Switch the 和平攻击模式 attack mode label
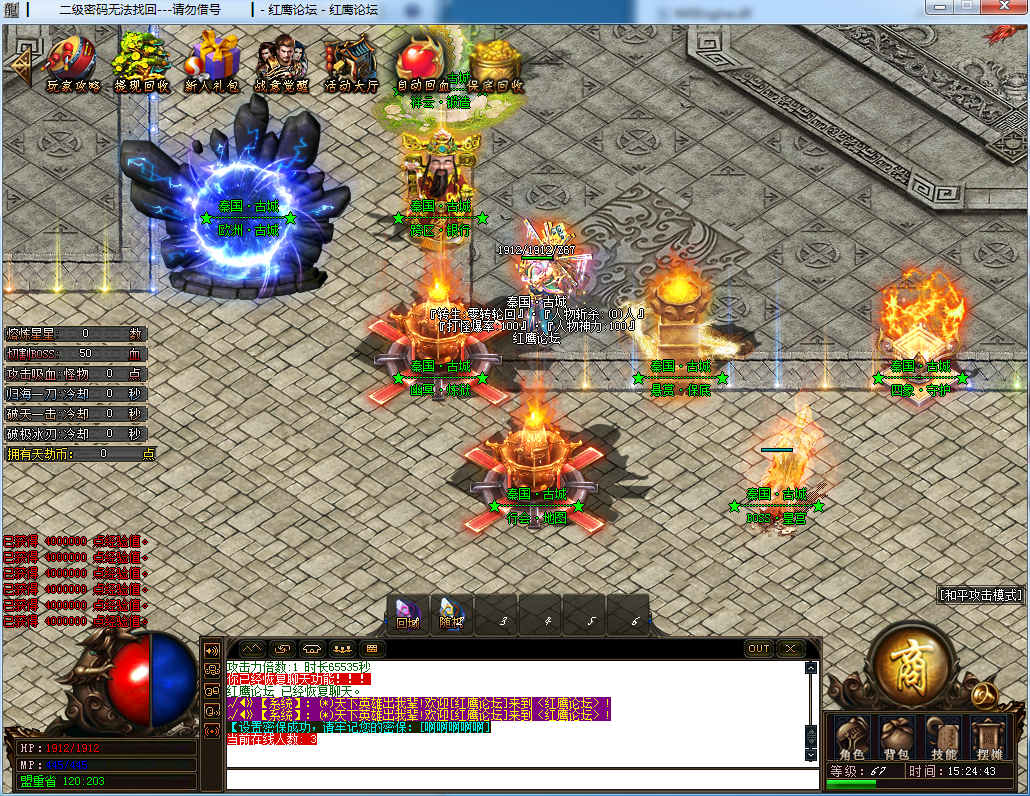This screenshot has height=796, width=1030. pos(982,595)
